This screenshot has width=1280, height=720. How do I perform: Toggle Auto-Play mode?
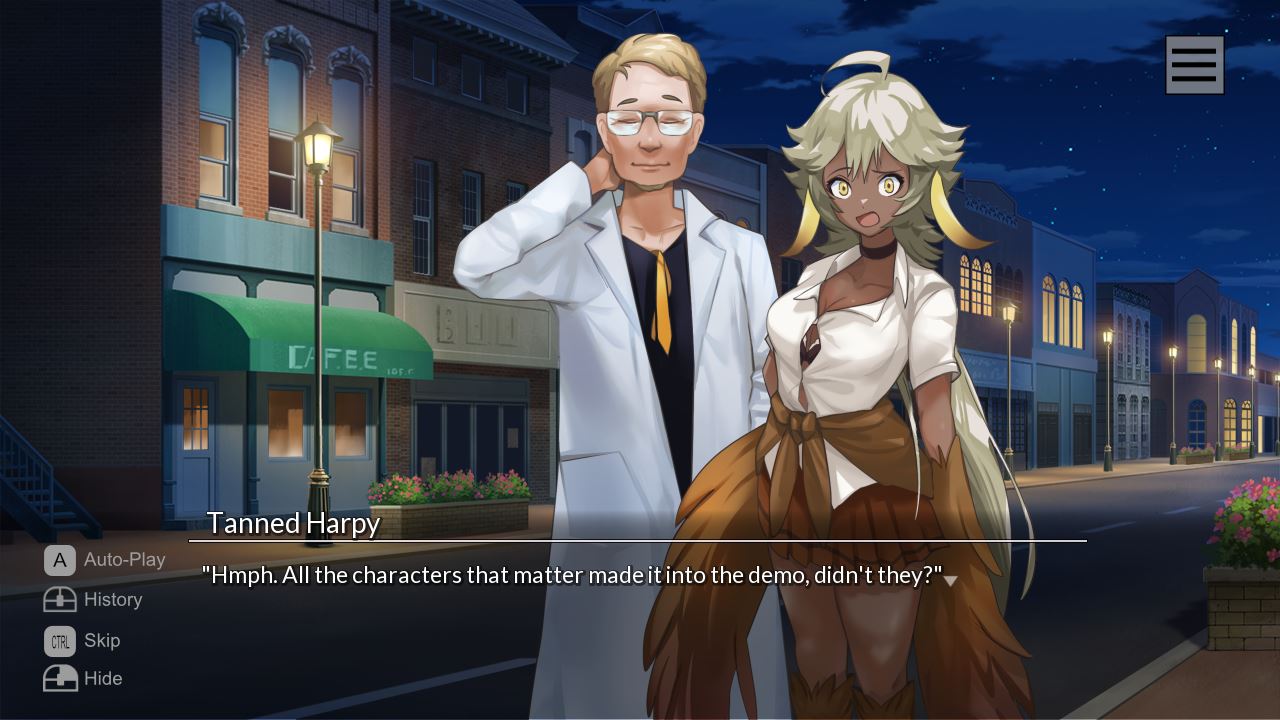[x=105, y=560]
